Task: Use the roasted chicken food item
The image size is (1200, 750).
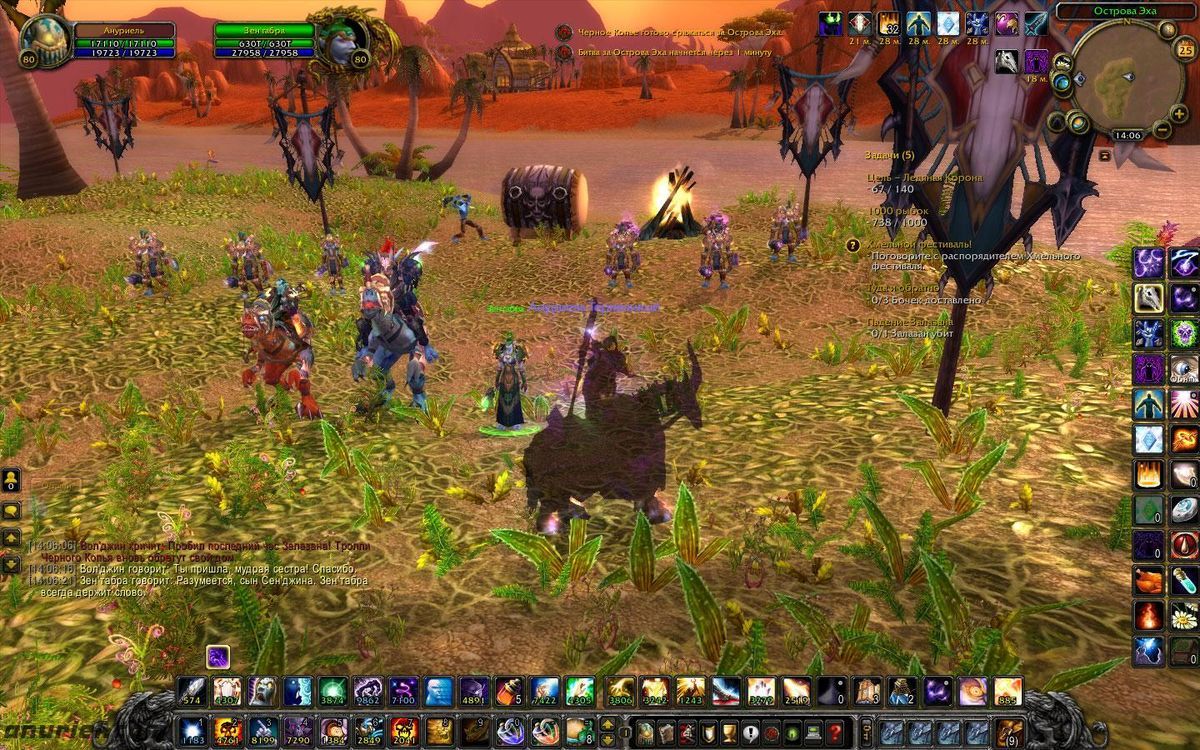Action: [x=1148, y=580]
